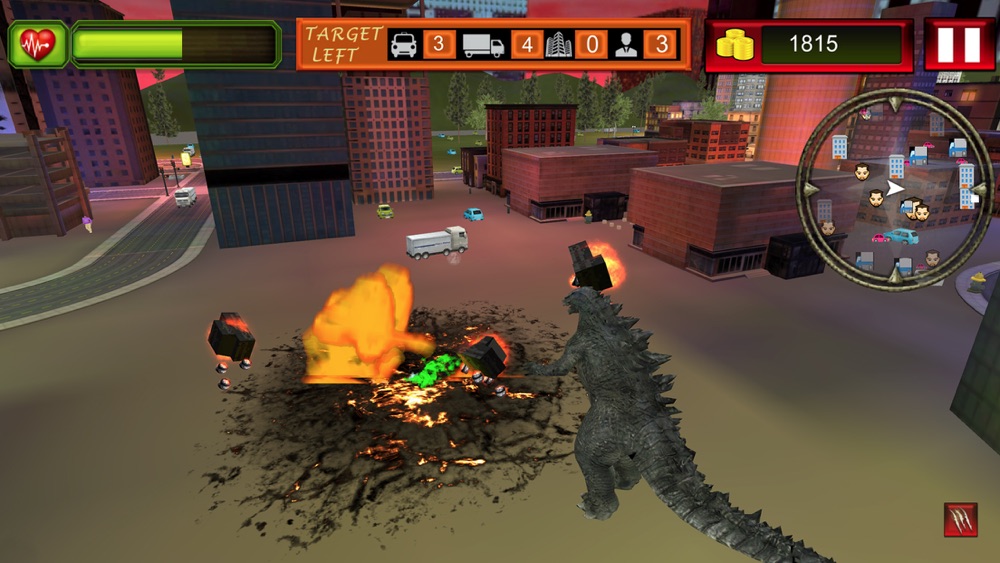Select the buildings target icon
Viewport: 1000px width, 563px height.
coord(558,45)
